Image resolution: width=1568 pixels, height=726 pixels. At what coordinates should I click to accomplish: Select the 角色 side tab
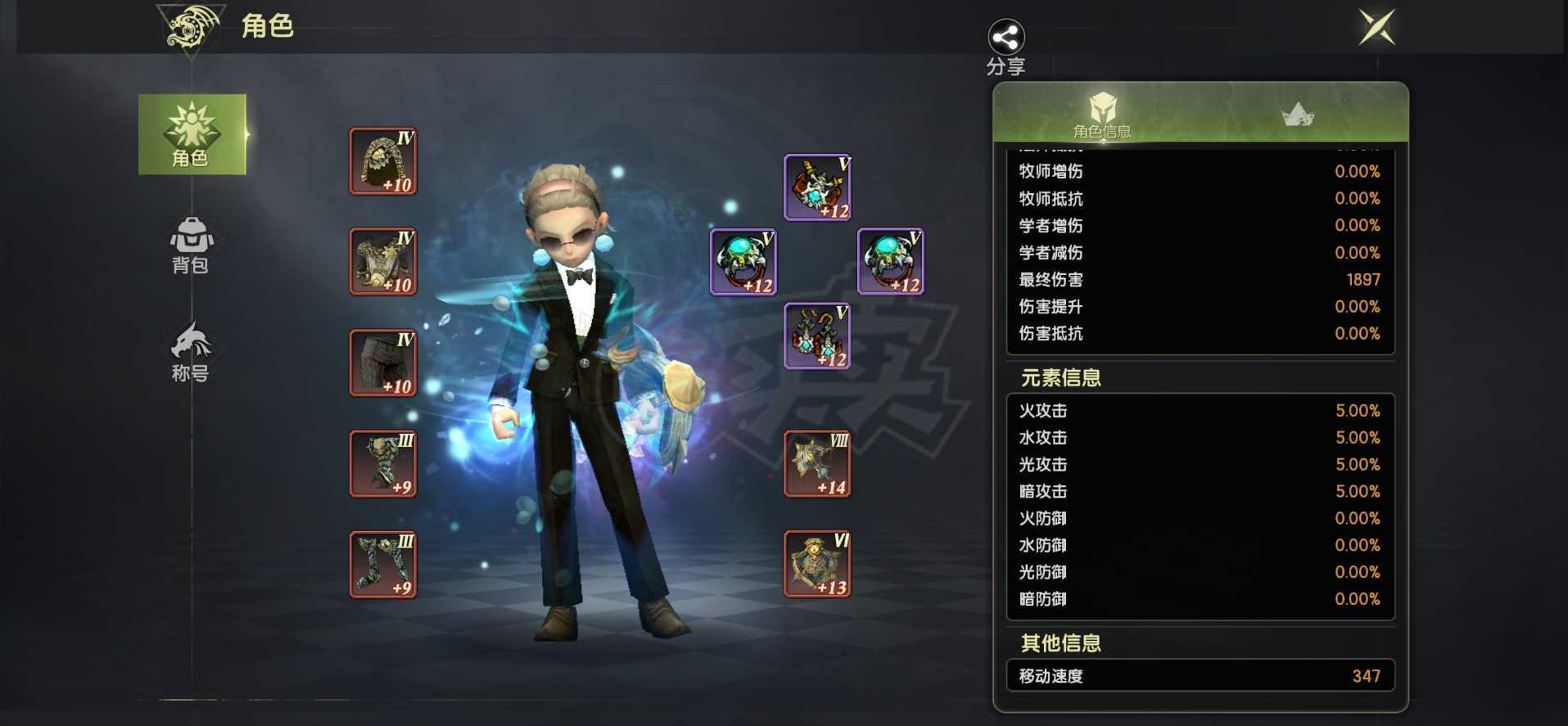(192, 134)
